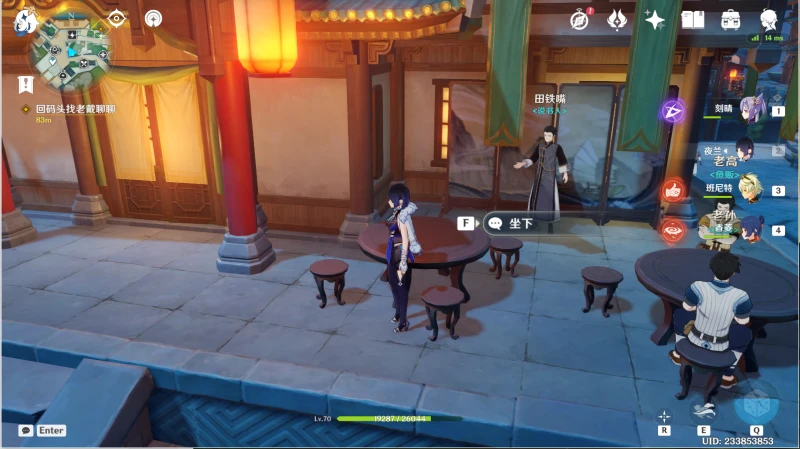
Task: Open the adventurer handbook
Action: coord(692,19)
